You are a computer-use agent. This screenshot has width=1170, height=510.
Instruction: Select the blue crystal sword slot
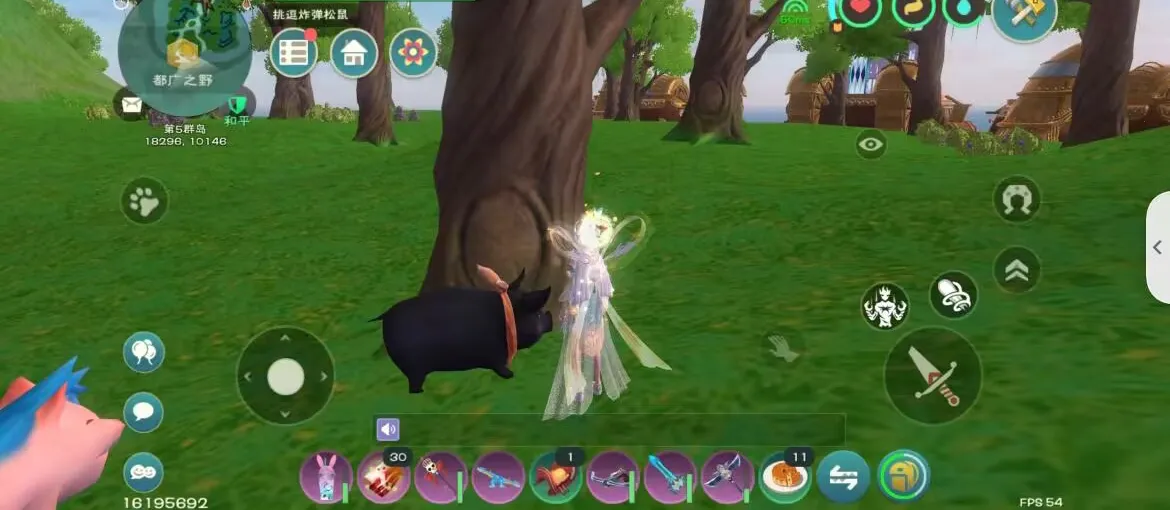point(670,477)
